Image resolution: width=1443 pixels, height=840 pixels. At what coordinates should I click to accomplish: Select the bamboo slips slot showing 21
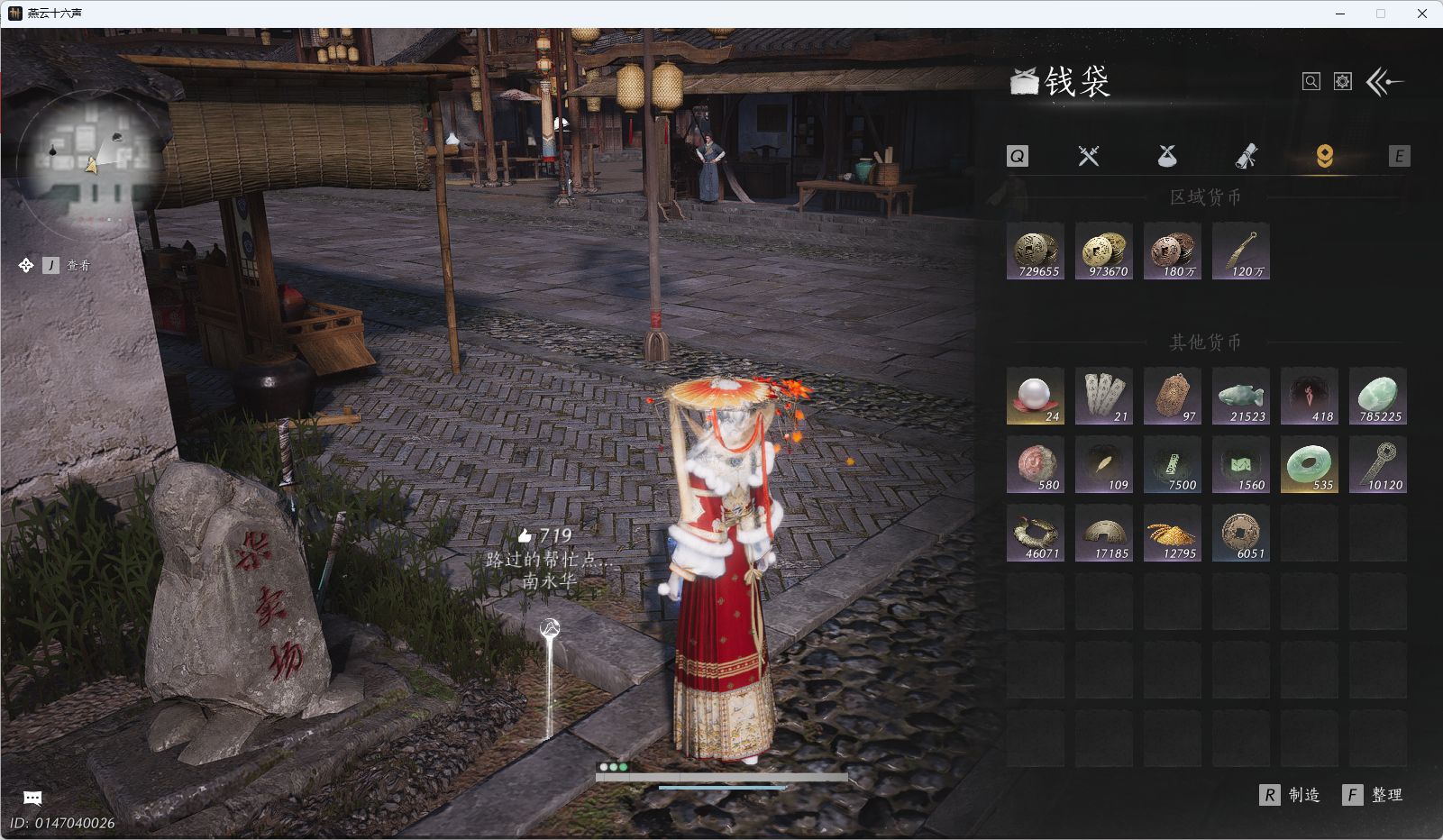click(x=1104, y=397)
